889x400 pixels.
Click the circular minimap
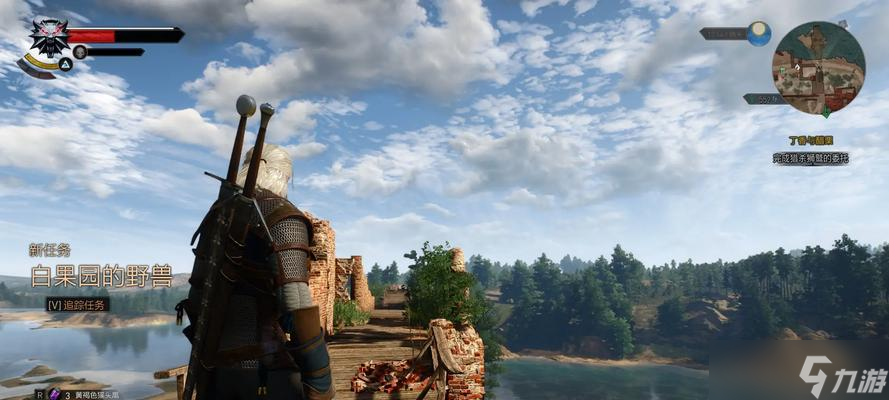pyautogui.click(x=818, y=68)
